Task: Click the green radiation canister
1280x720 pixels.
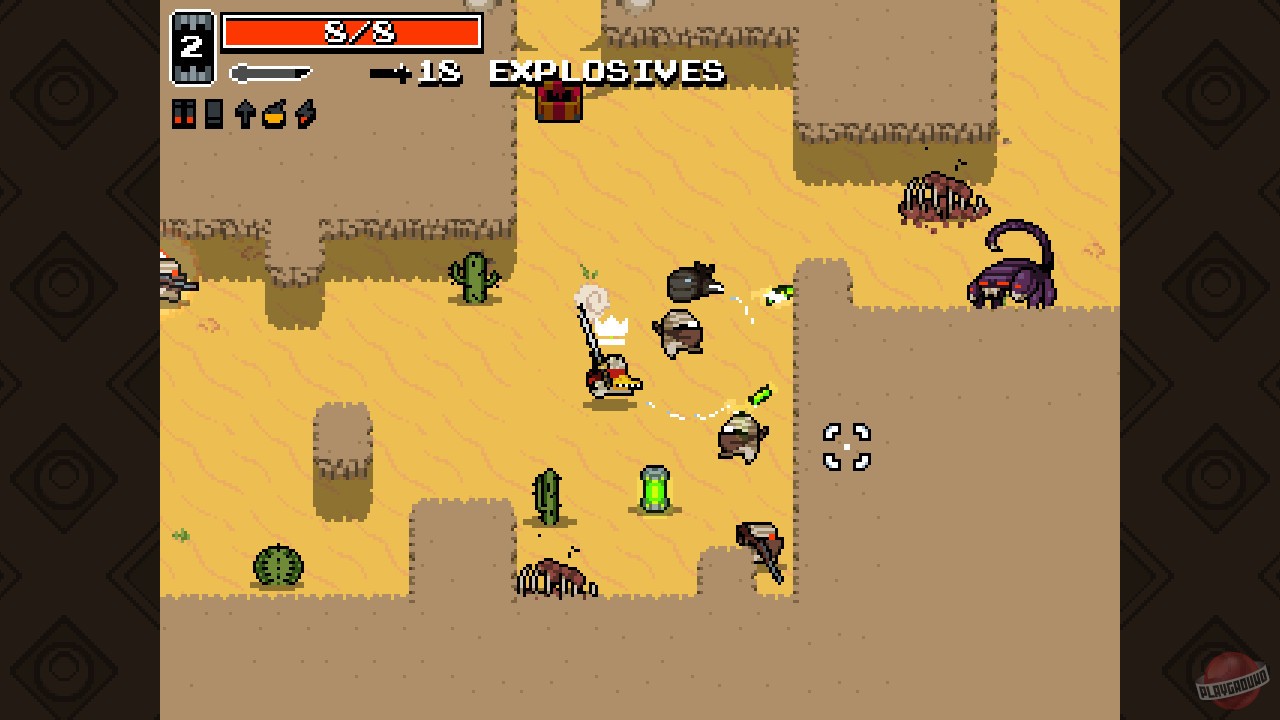Action: (655, 488)
